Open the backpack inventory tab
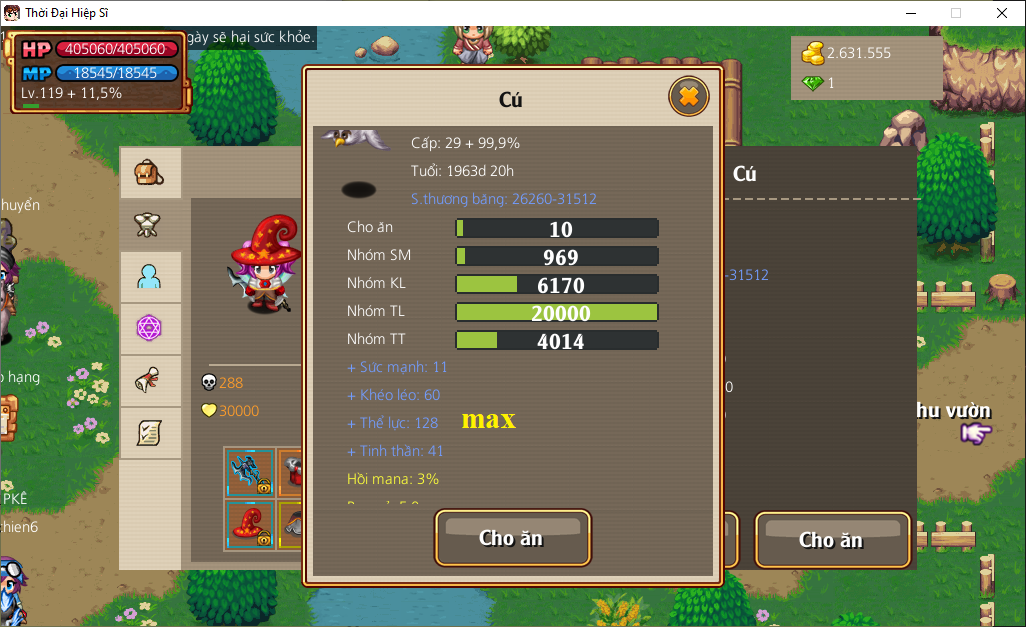Viewport: 1026px width, 627px height. 150,173
